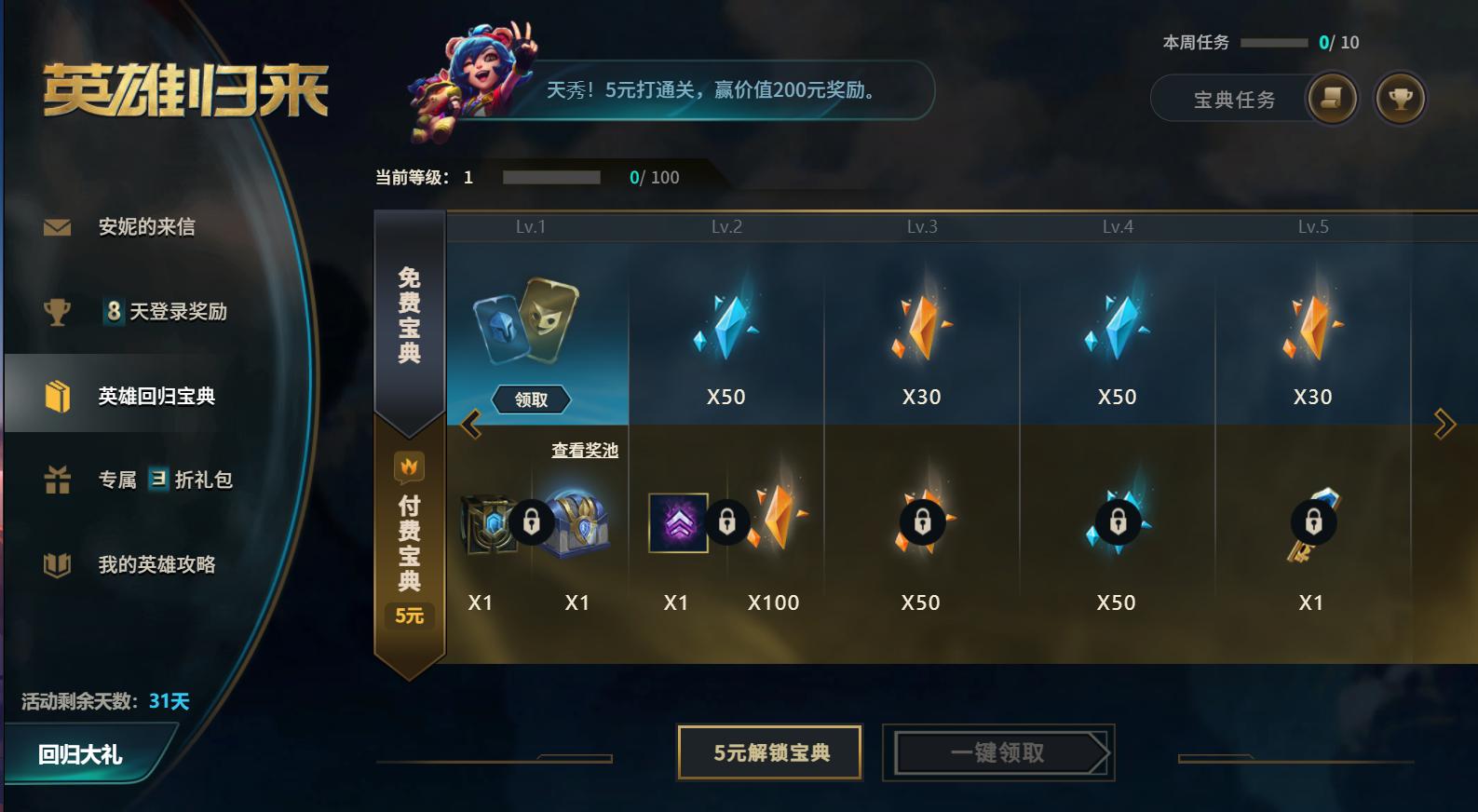Viewport: 1478px width, 812px height.
Task: Click the trophy icon for 8天登录奖励
Action: (x=56, y=310)
